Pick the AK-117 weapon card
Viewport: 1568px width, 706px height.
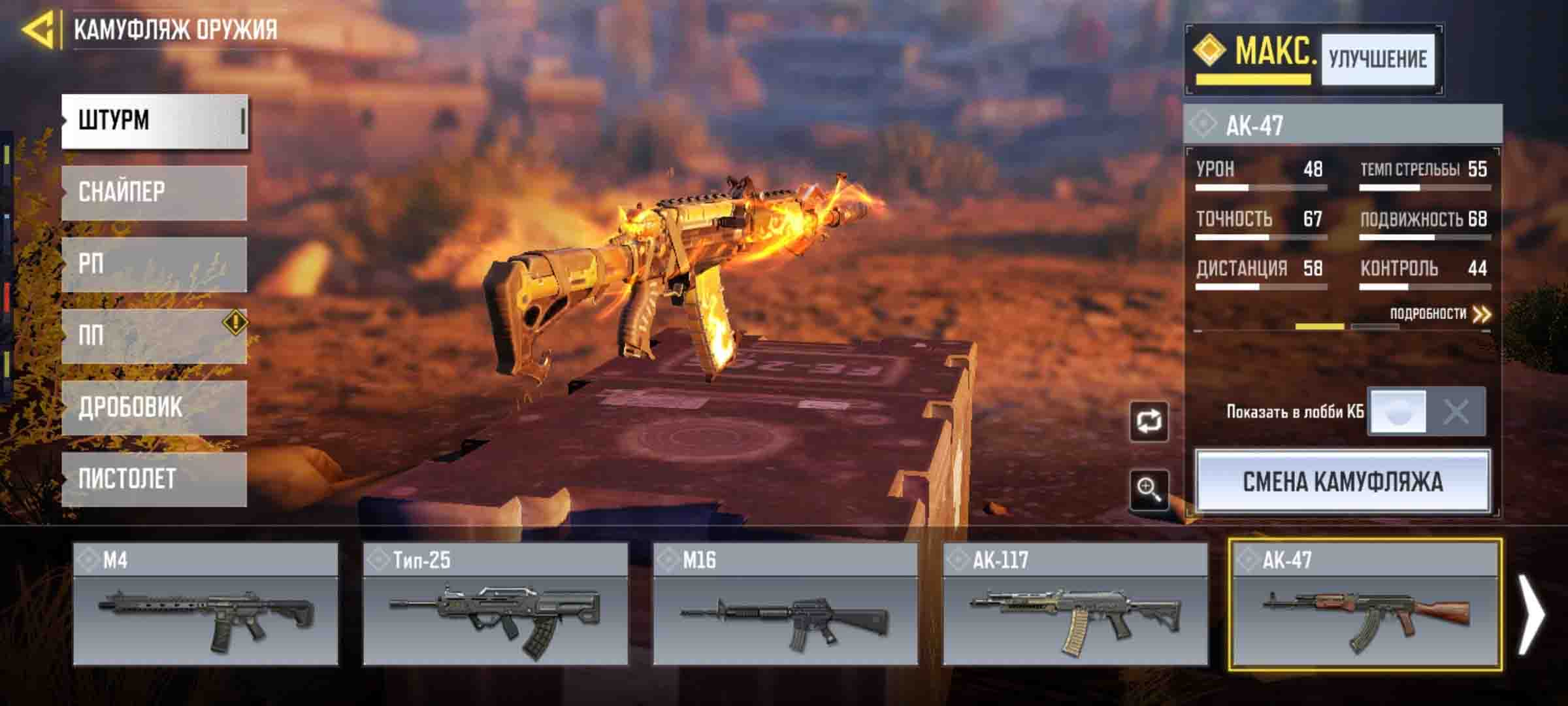(x=1075, y=604)
